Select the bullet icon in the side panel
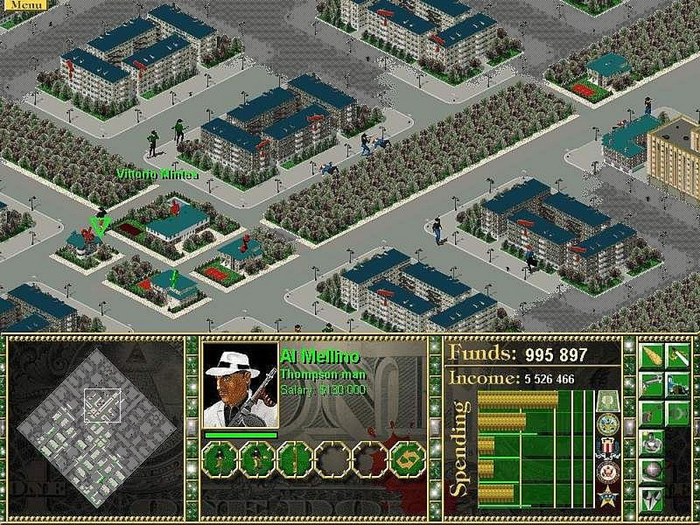 (x=650, y=357)
